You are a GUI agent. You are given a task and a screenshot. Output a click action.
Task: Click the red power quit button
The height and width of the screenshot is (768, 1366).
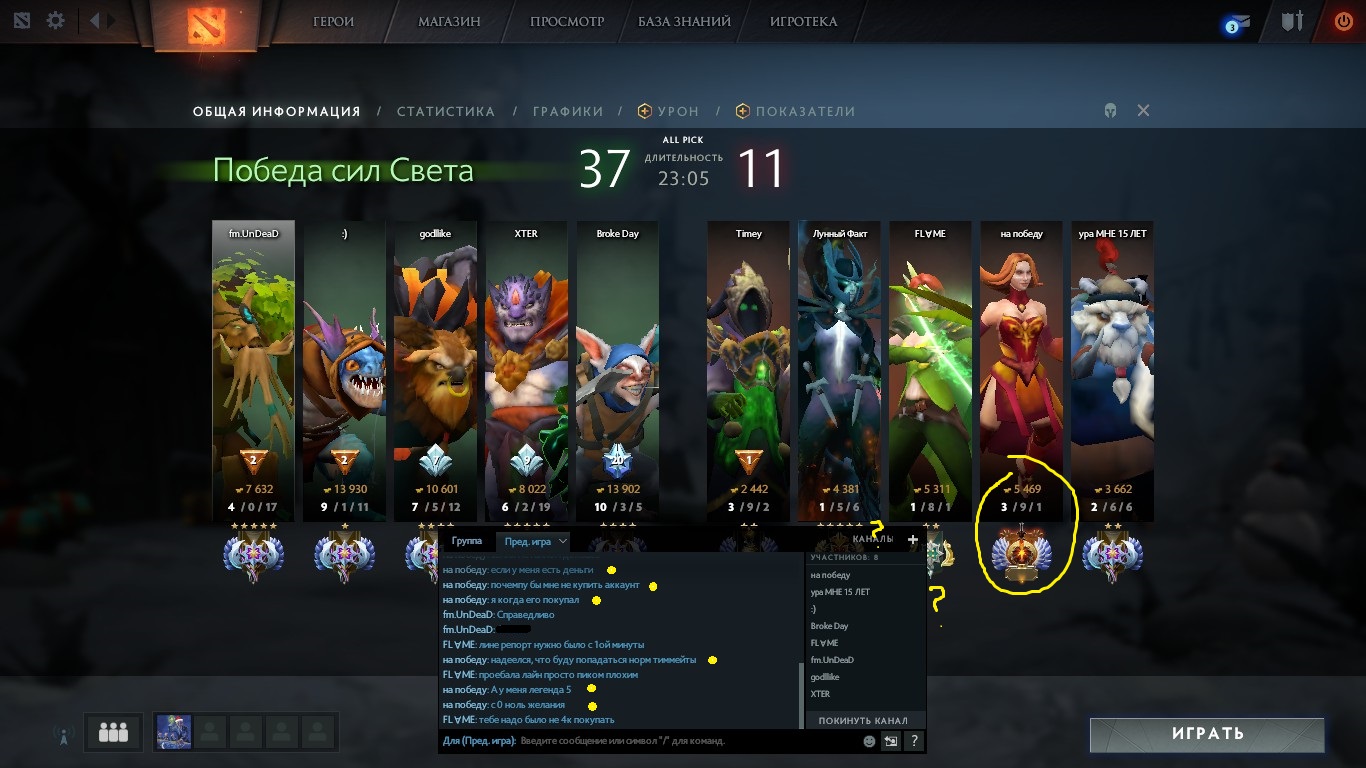click(1343, 21)
